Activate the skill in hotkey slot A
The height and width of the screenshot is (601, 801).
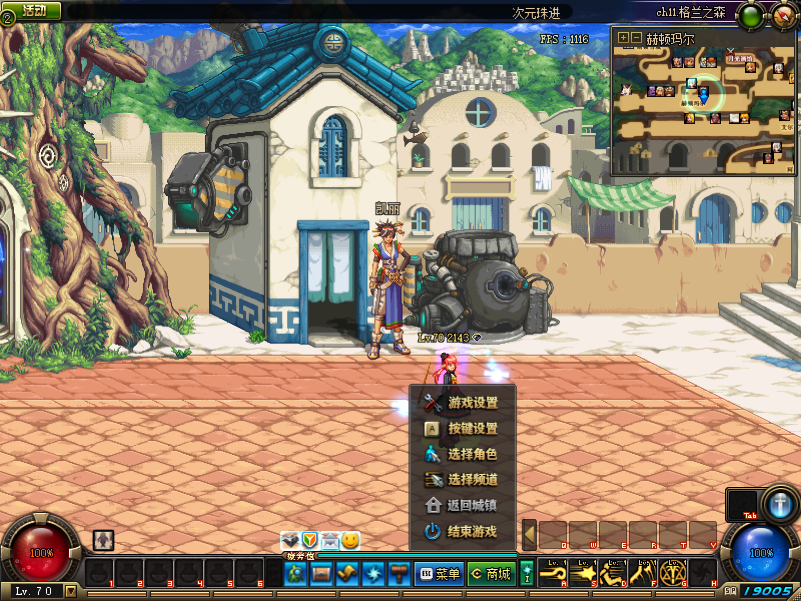click(553, 573)
